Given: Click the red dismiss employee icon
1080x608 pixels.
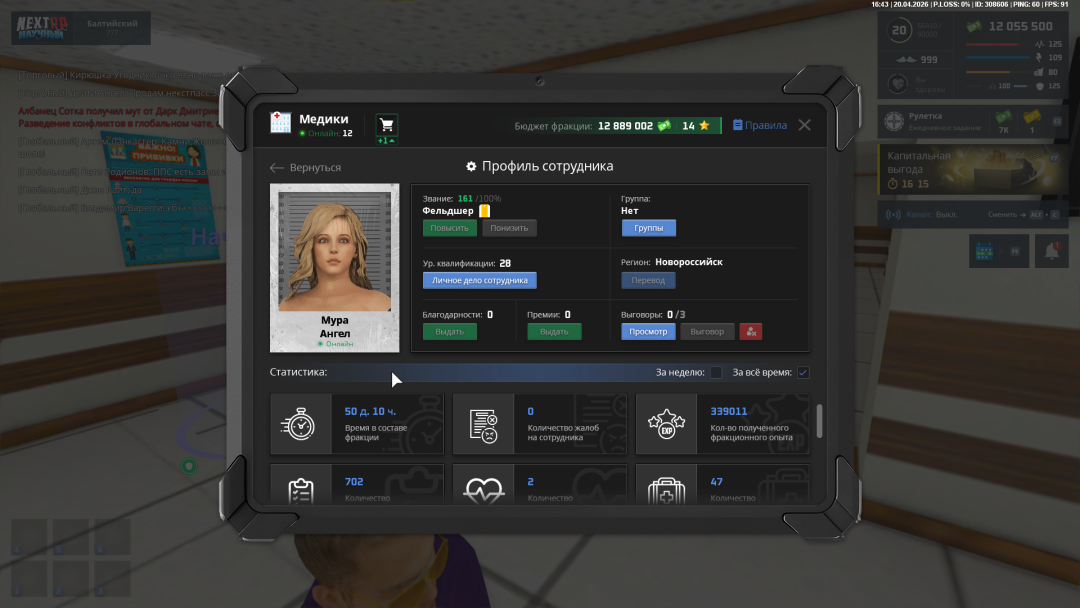Looking at the screenshot, I should pos(751,332).
